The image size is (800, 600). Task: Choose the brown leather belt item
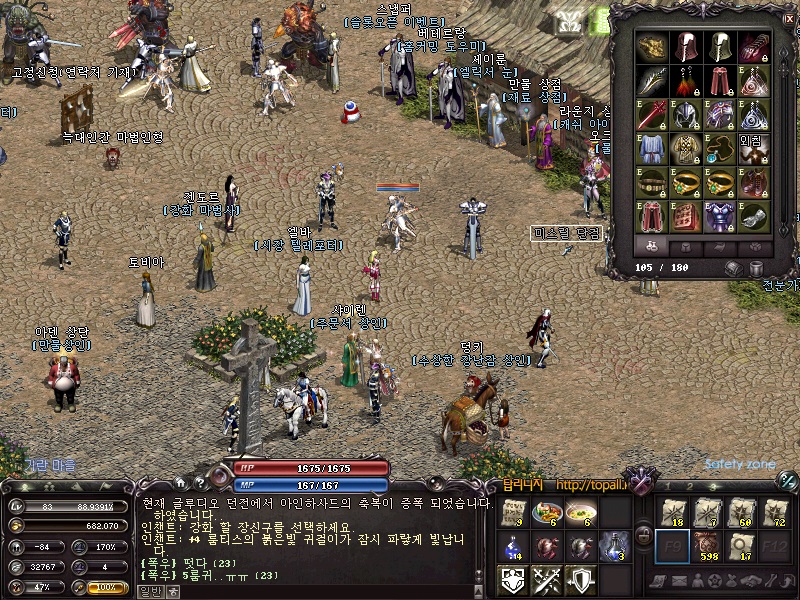pyautogui.click(x=652, y=182)
